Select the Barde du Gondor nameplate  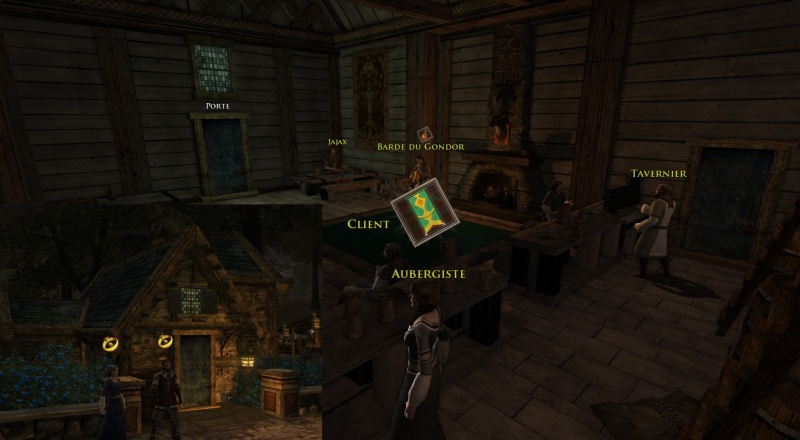pos(420,147)
